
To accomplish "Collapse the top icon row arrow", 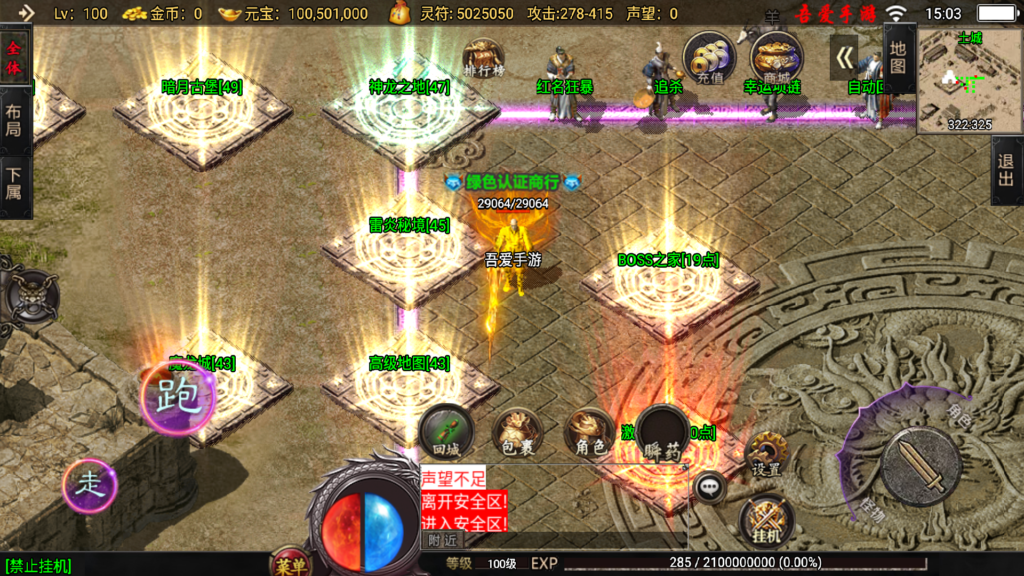I will coord(845,57).
